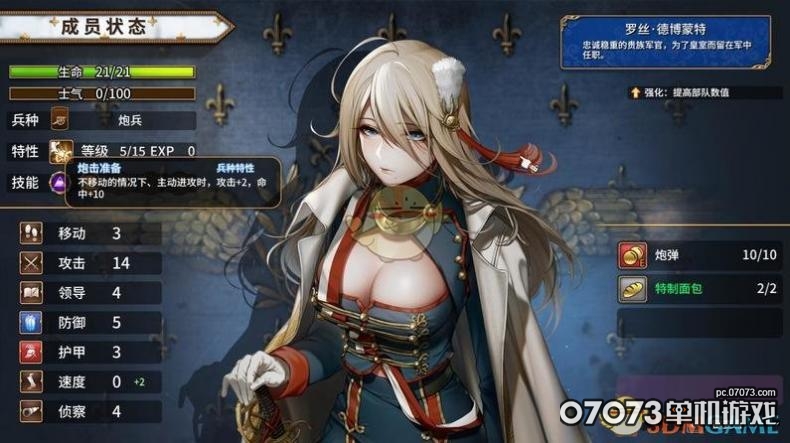Screen dimensions: 790x443
Task: Select the 攻击 attack stat row
Action: click(88, 263)
